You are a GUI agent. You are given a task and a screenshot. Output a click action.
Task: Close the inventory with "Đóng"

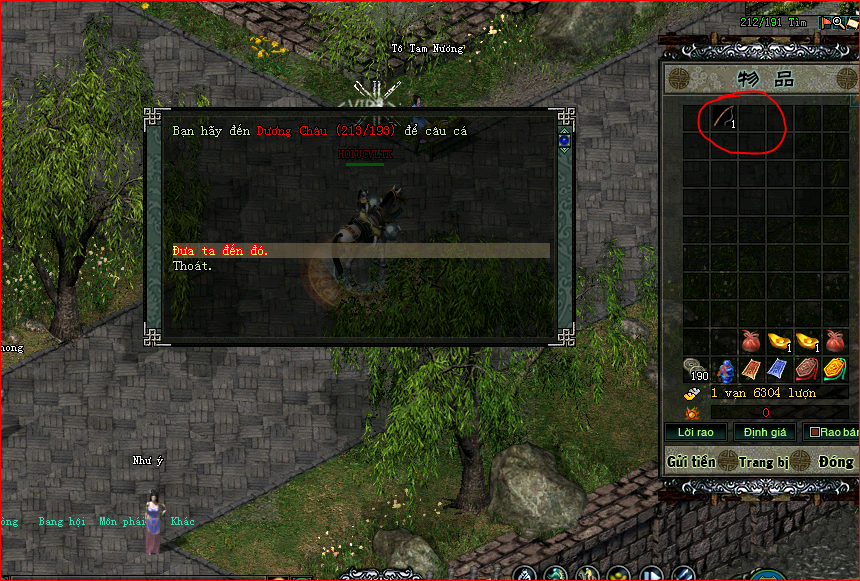(x=835, y=462)
